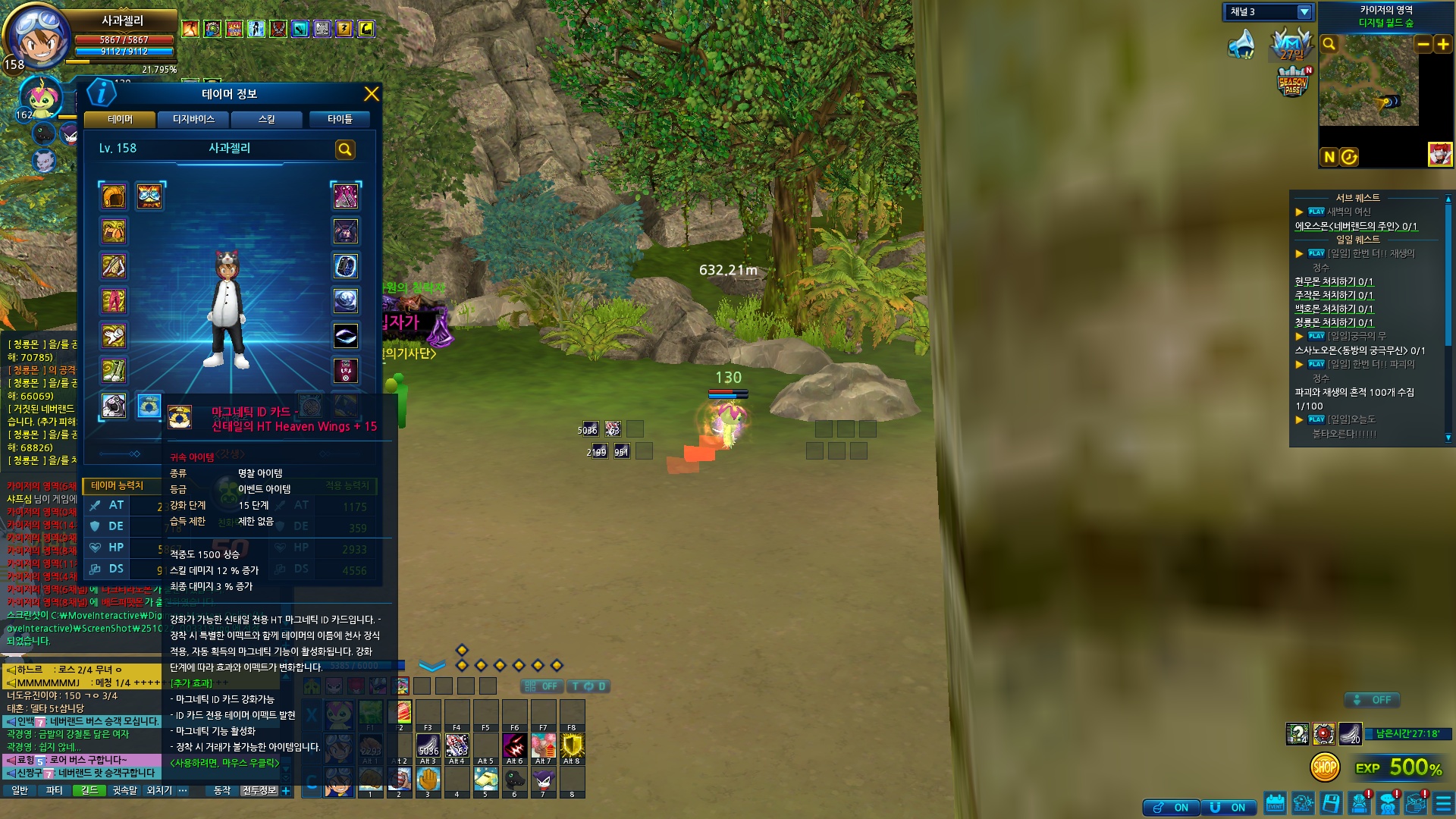Select the 길드 chat tab
Screen dimensions: 1456x819
(x=89, y=790)
